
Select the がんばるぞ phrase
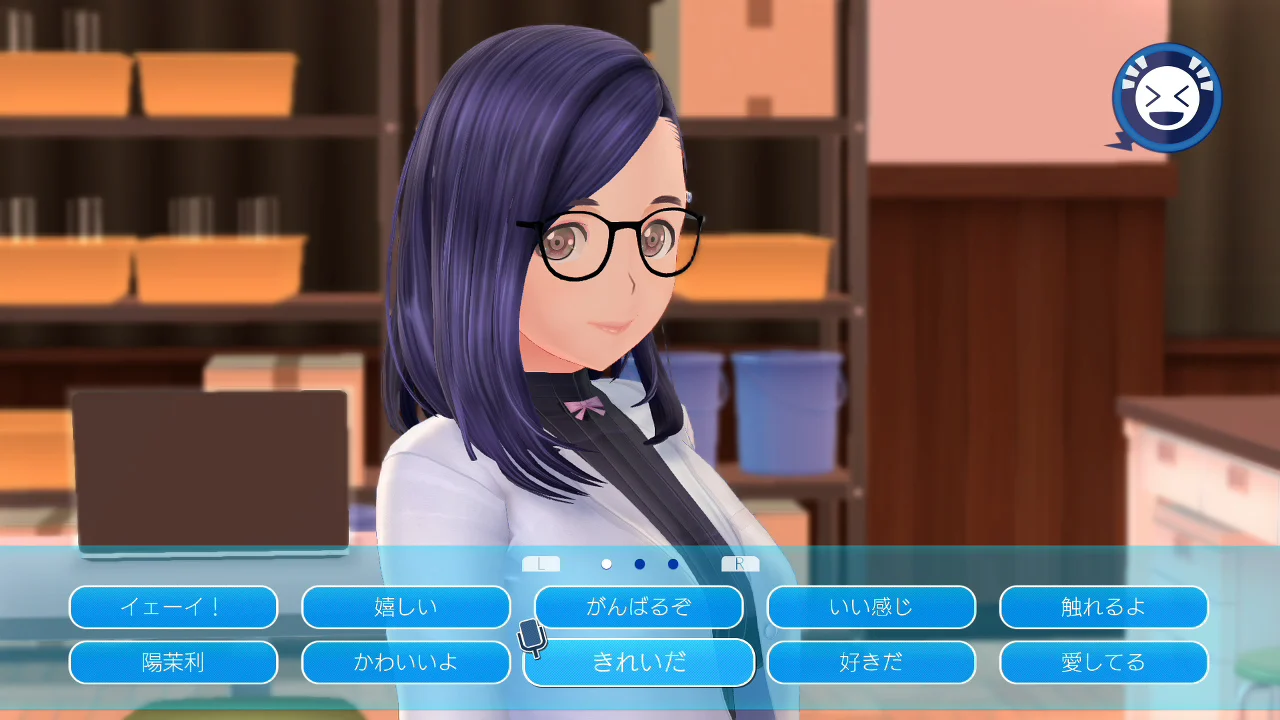pyautogui.click(x=639, y=607)
